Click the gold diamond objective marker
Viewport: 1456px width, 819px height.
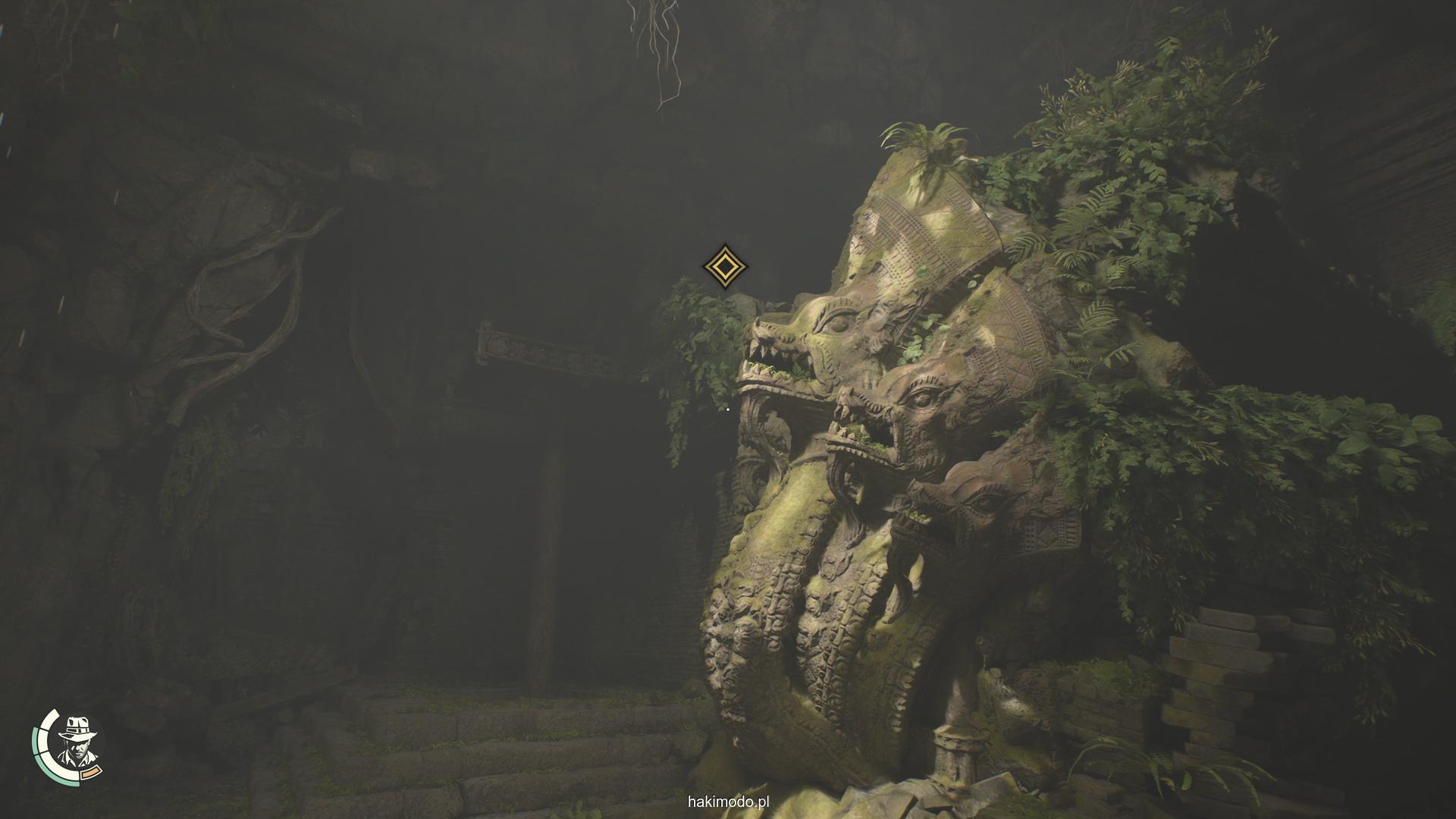[x=725, y=266]
